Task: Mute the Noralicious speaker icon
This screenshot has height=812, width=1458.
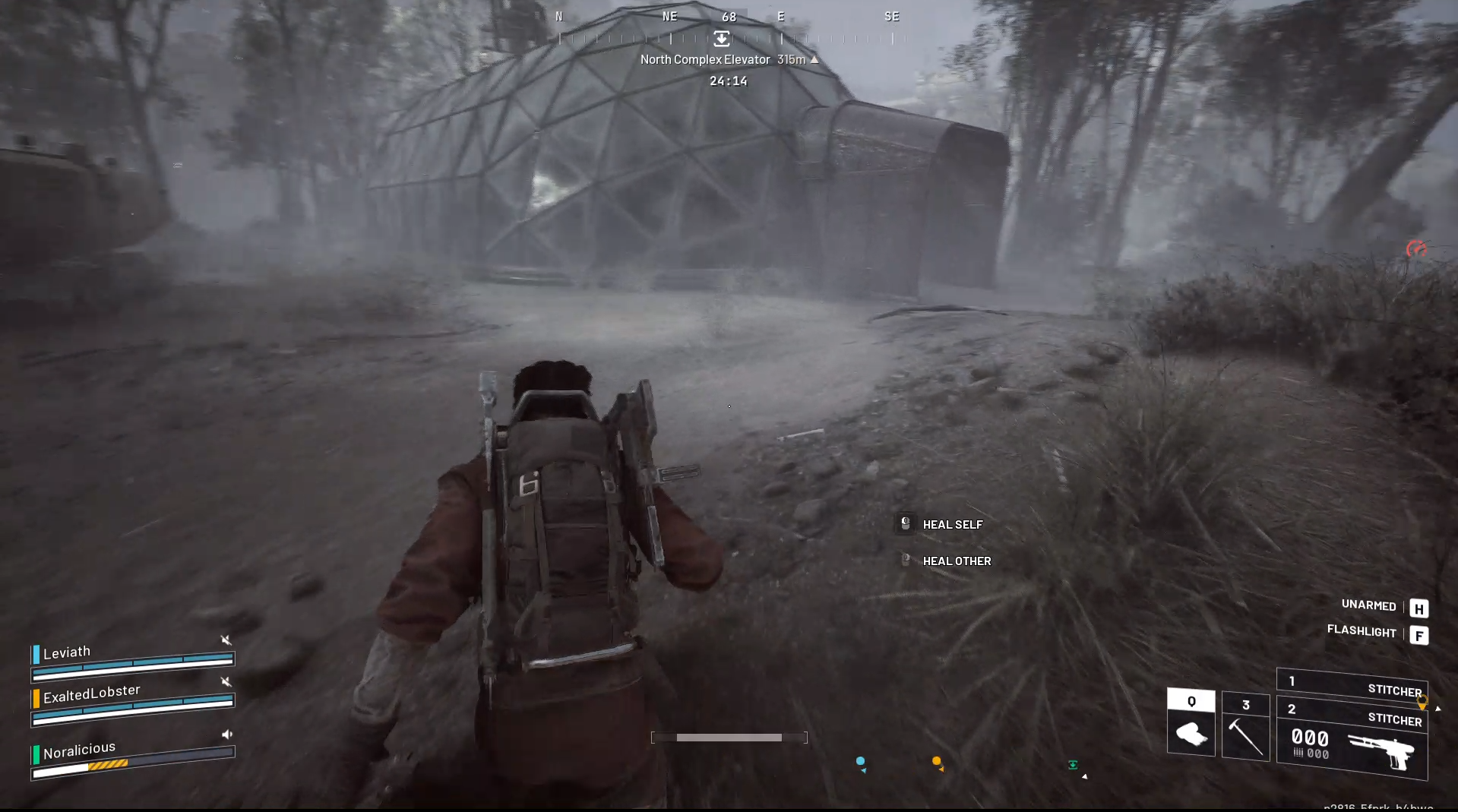Action: click(x=226, y=734)
